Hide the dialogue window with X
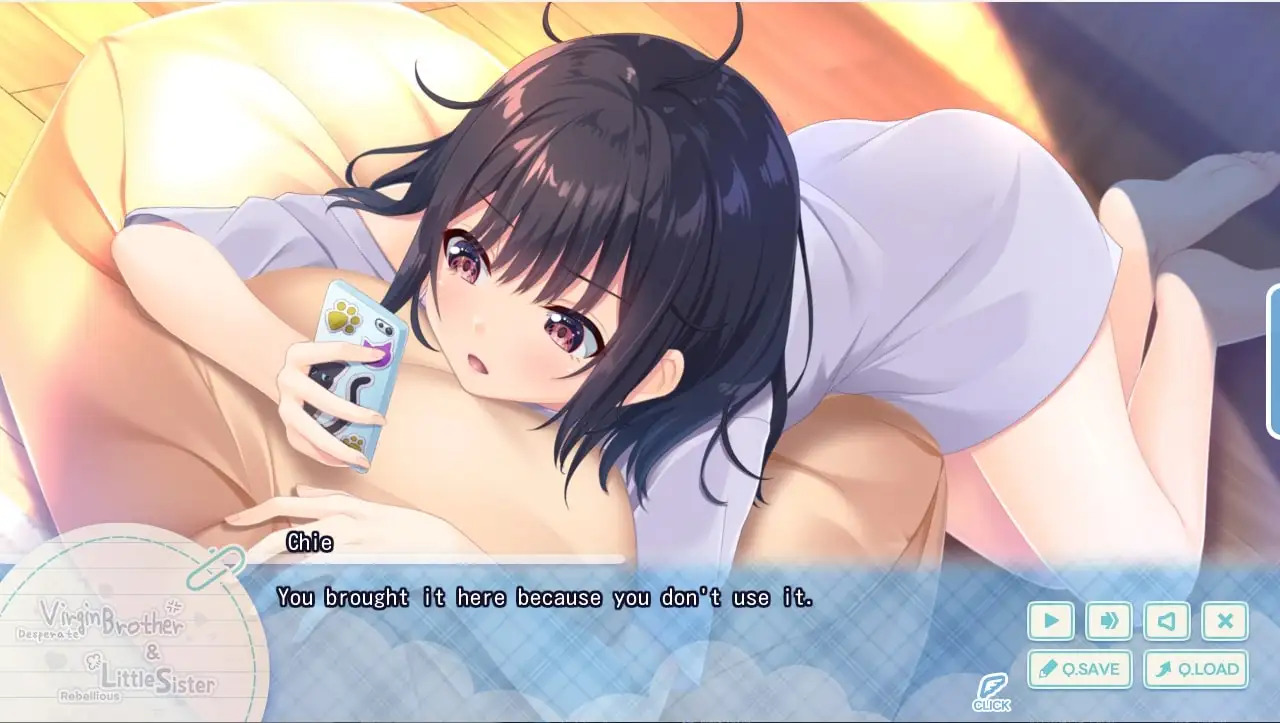The height and width of the screenshot is (723, 1280). coord(1225,621)
